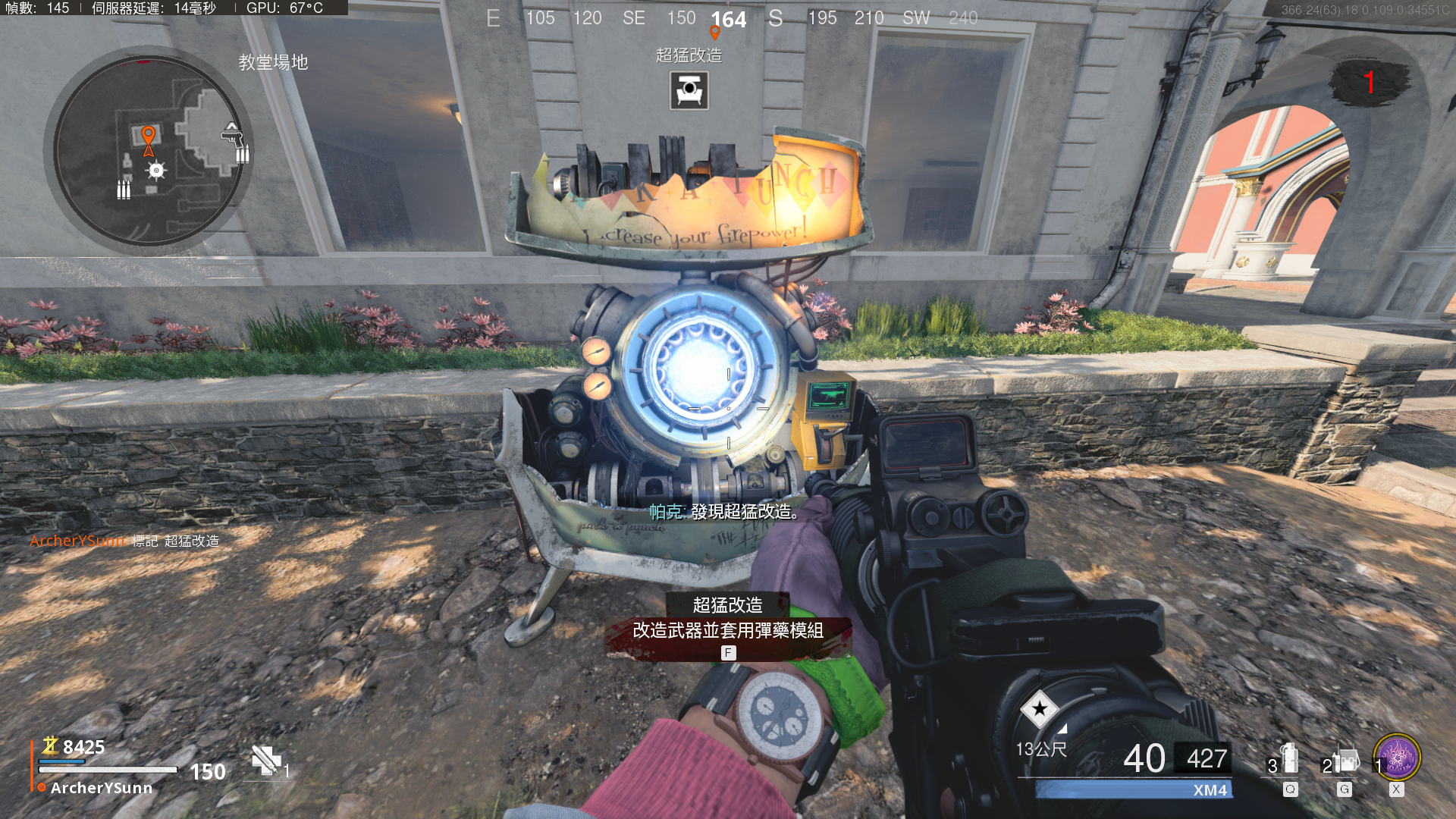1456x819 pixels.
Task: Select the Pack-a-Punch objective marker icon
Action: (x=689, y=90)
